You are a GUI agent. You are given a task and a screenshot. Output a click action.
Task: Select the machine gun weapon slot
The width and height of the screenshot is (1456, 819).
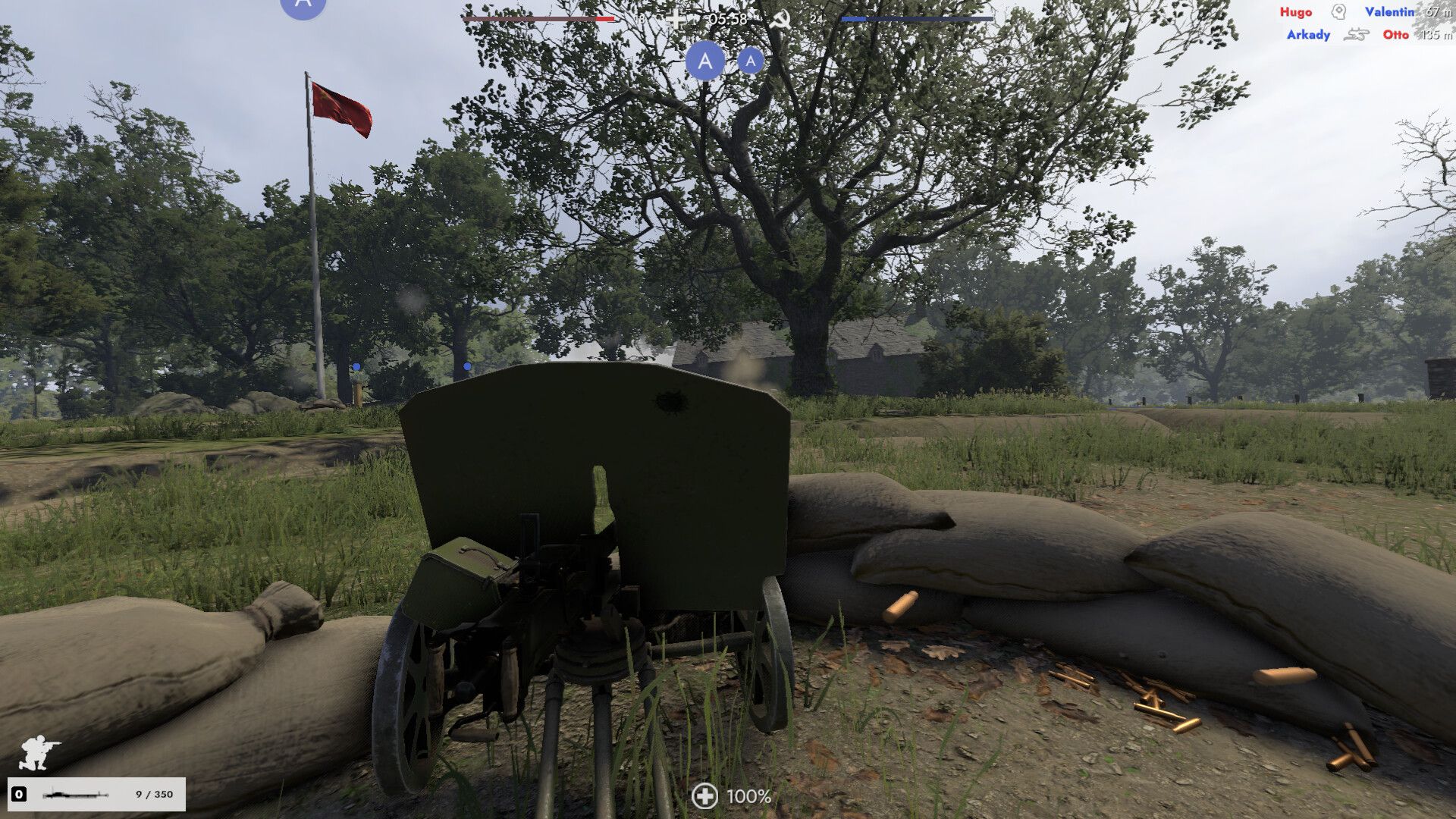pyautogui.click(x=96, y=794)
